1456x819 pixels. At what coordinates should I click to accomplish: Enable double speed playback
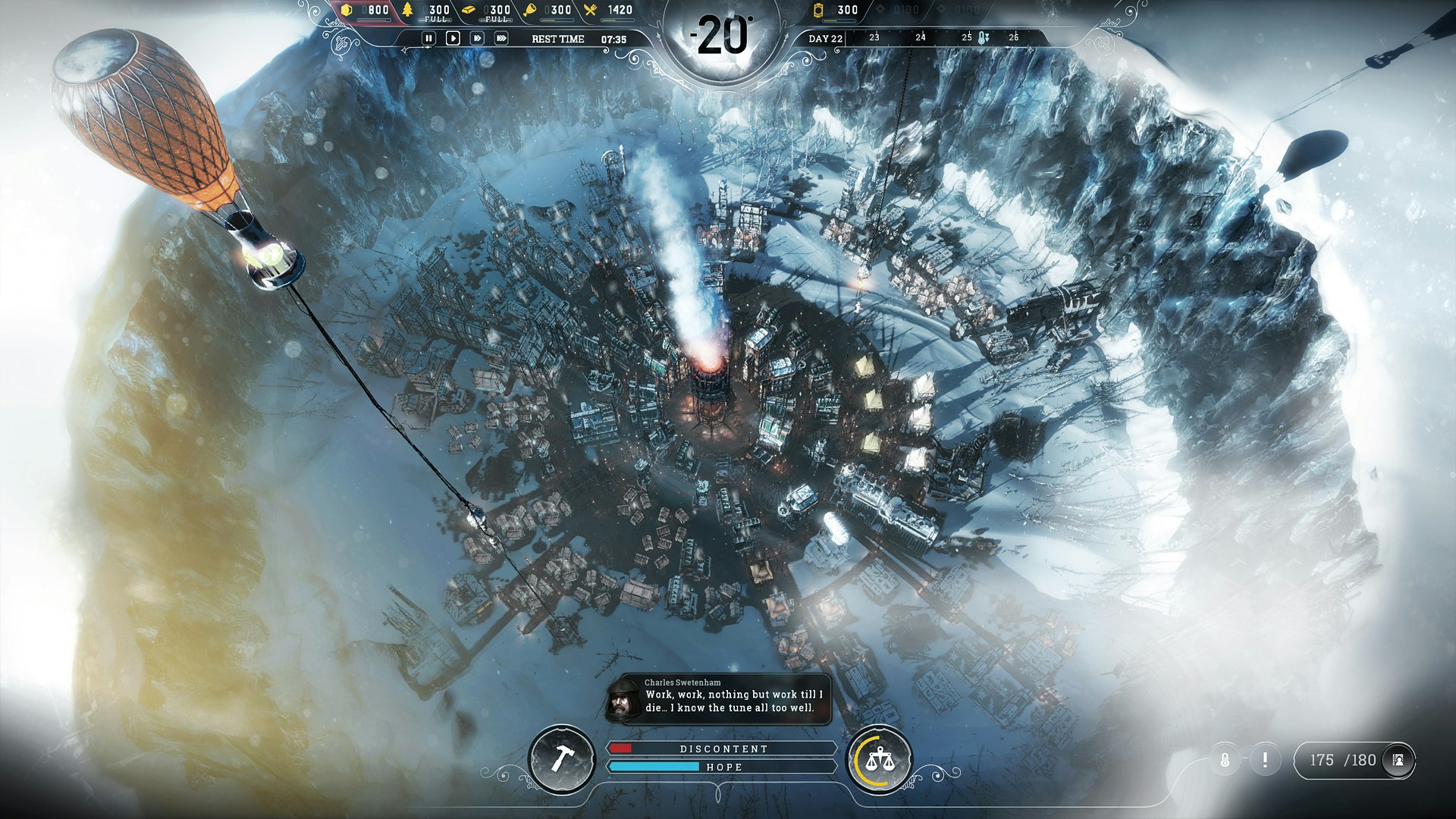pyautogui.click(x=478, y=38)
